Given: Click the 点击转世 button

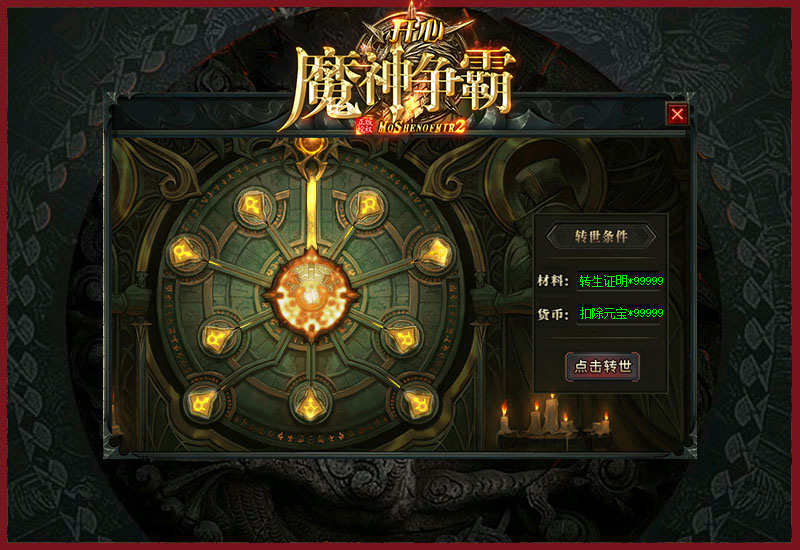Looking at the screenshot, I should (602, 366).
